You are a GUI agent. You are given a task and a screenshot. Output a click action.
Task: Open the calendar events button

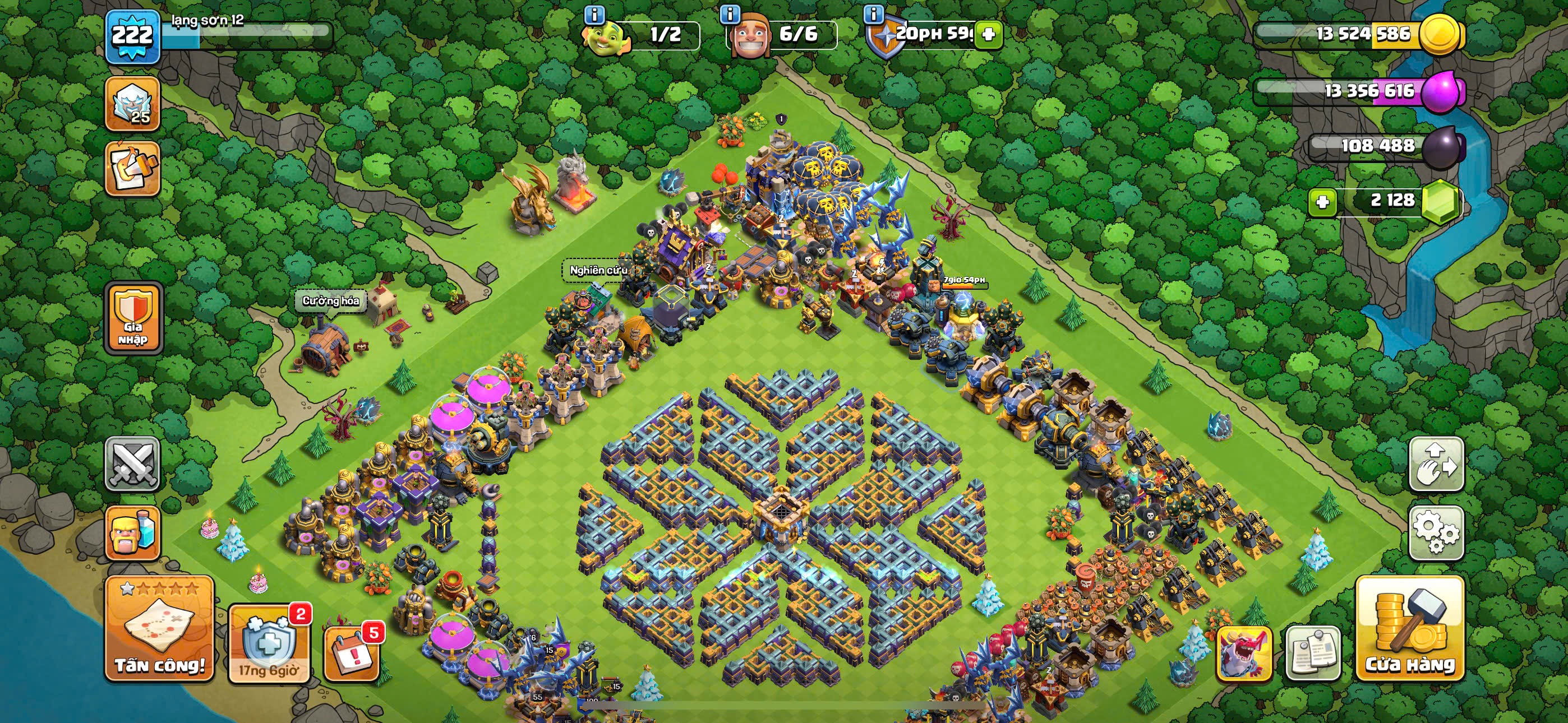[351, 654]
